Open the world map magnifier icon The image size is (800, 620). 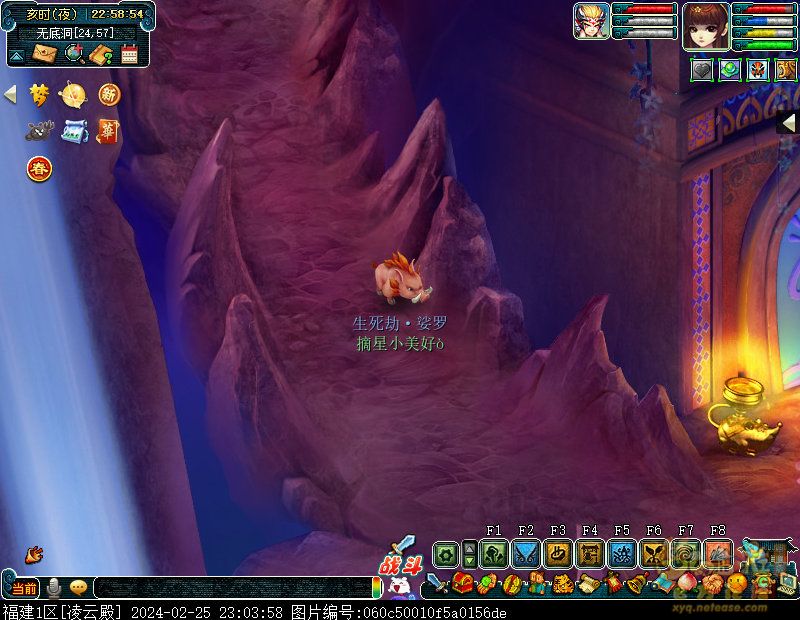tap(74, 54)
